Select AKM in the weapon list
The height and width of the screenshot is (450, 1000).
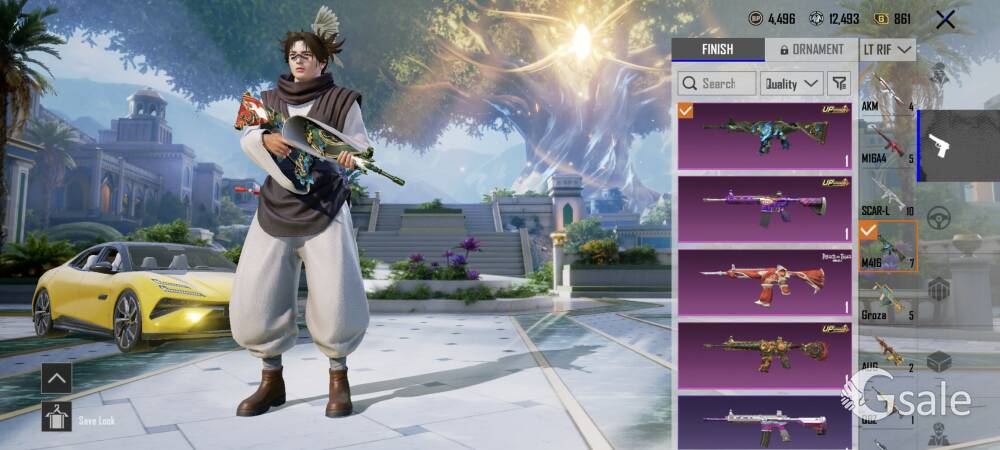pos(887,92)
